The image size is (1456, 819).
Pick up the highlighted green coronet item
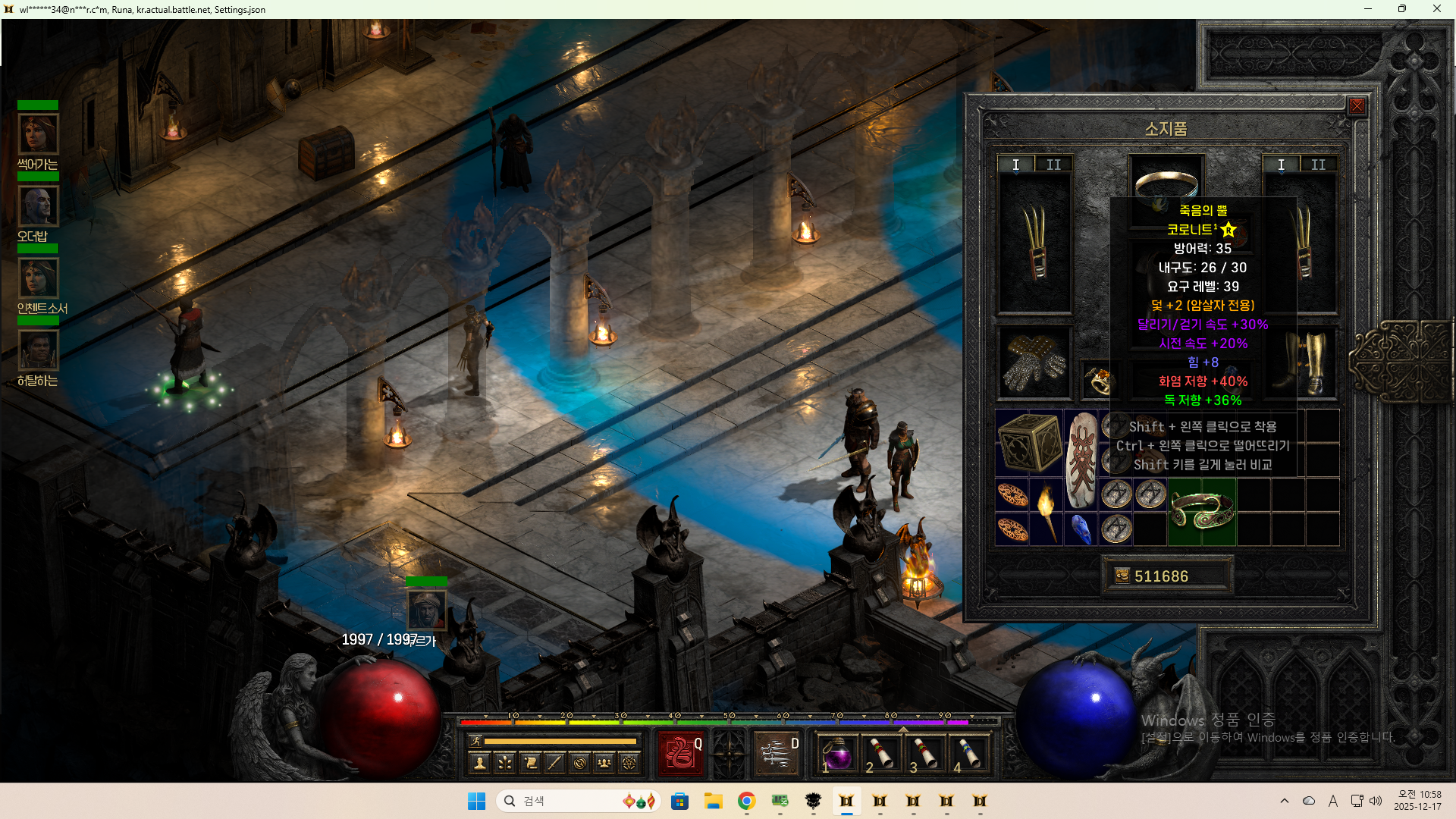[x=1202, y=510]
